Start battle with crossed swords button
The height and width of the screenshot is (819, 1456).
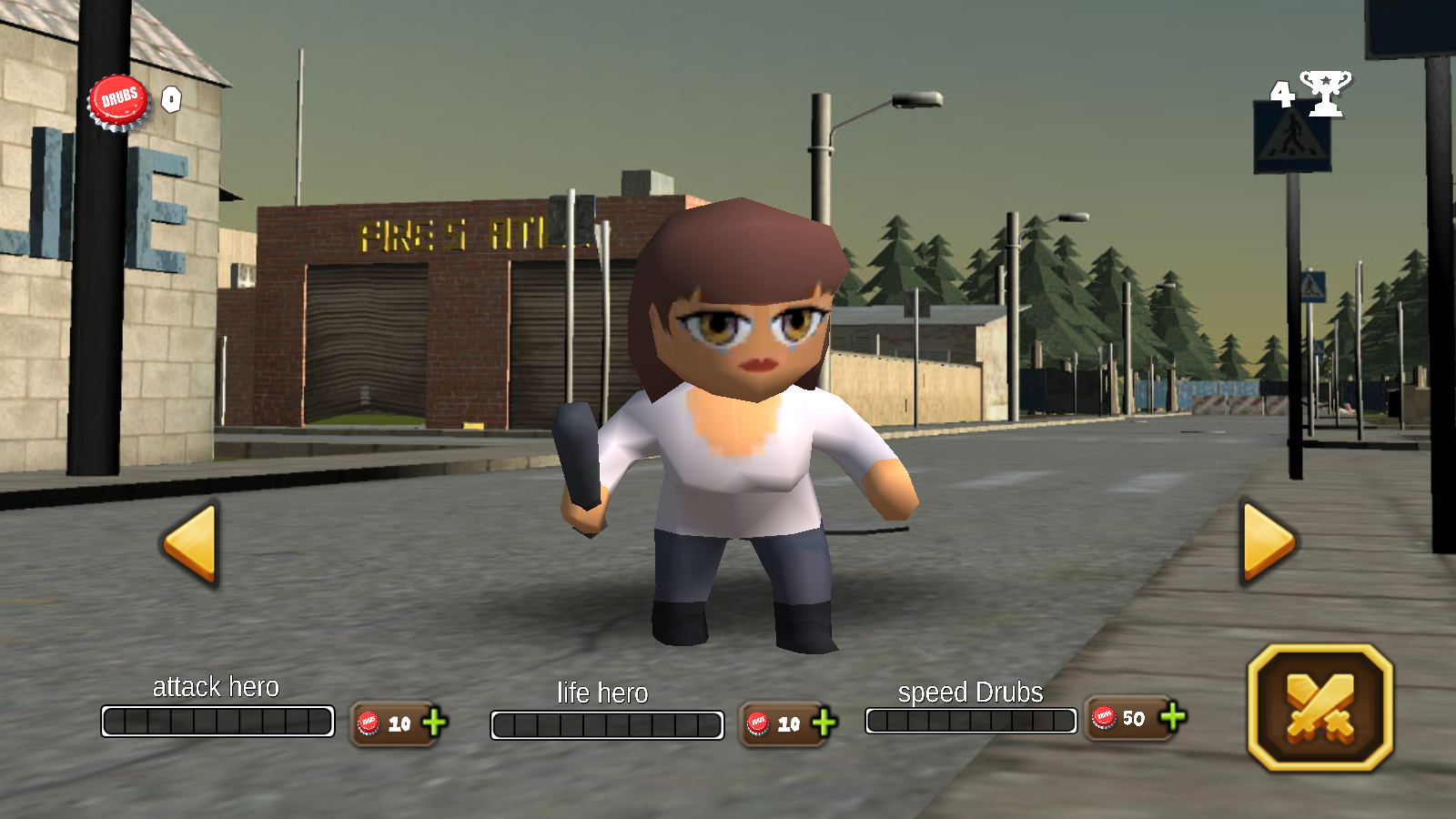click(x=1319, y=708)
